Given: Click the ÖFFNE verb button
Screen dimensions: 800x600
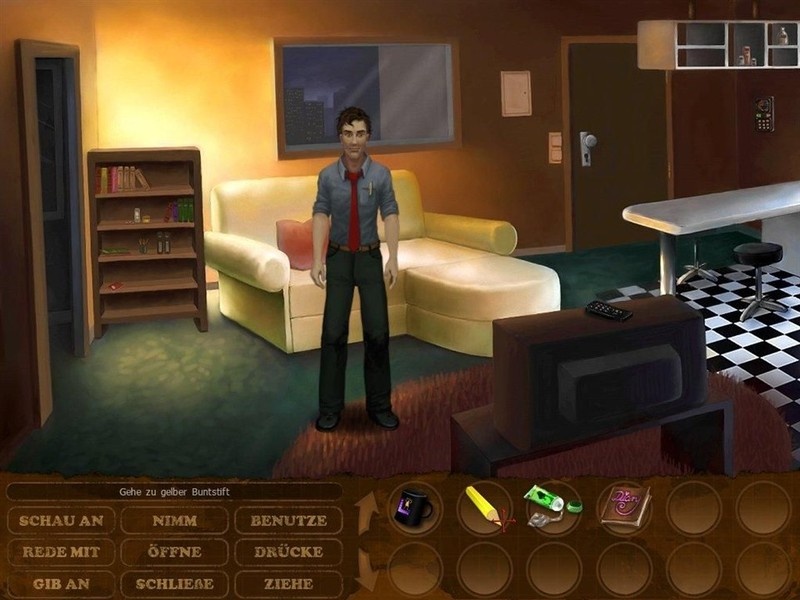Looking at the screenshot, I should pos(174,552).
